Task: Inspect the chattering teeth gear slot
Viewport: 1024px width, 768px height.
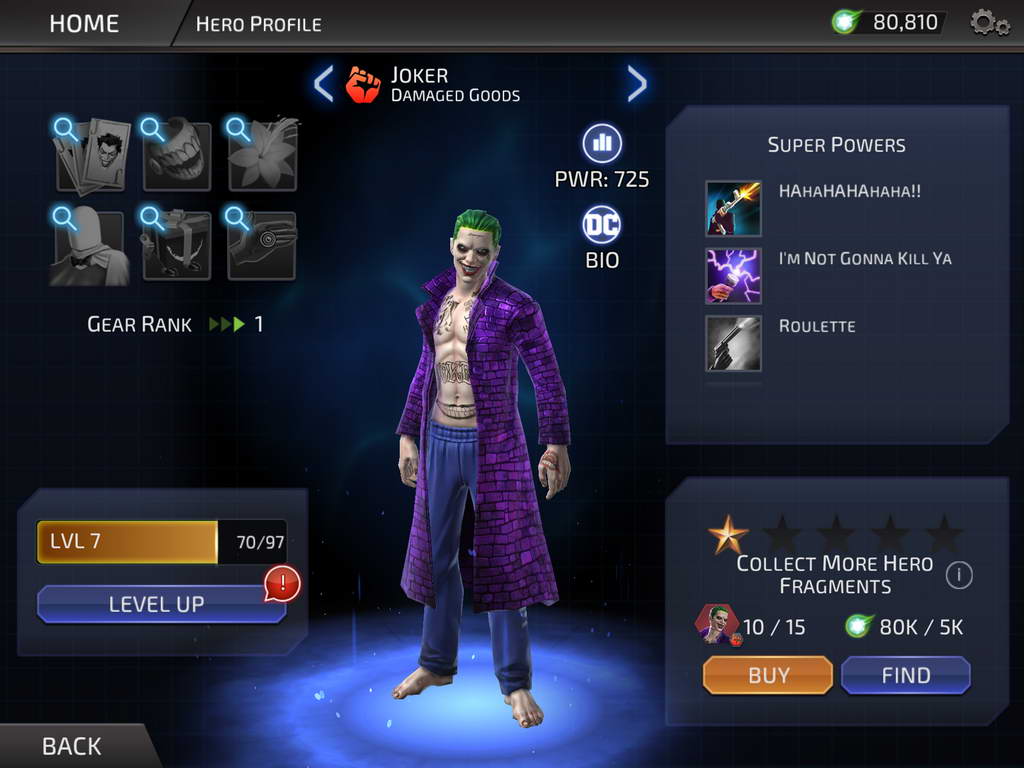Action: 177,155
